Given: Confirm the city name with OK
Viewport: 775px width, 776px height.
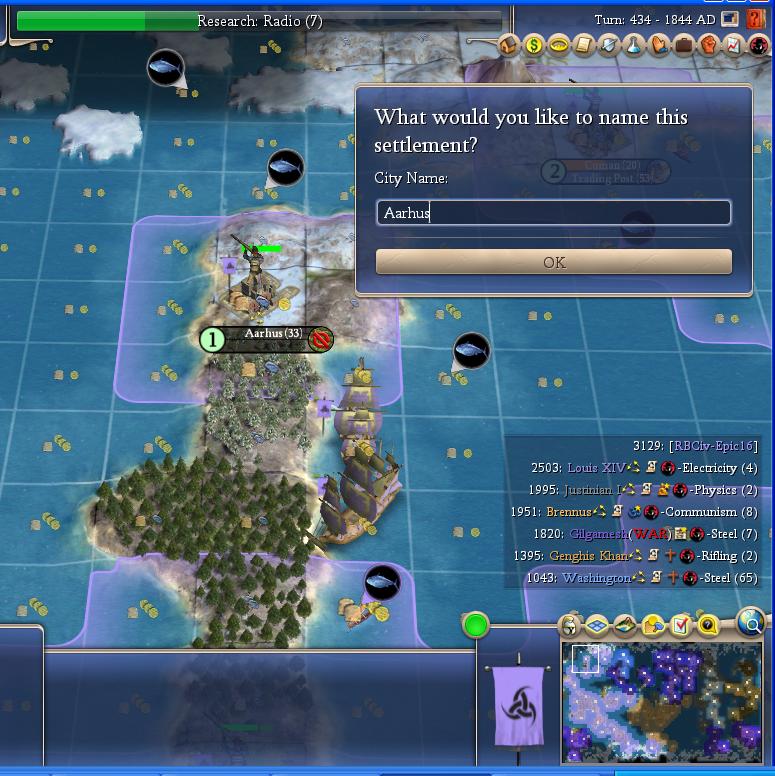Looking at the screenshot, I should coord(554,262).
